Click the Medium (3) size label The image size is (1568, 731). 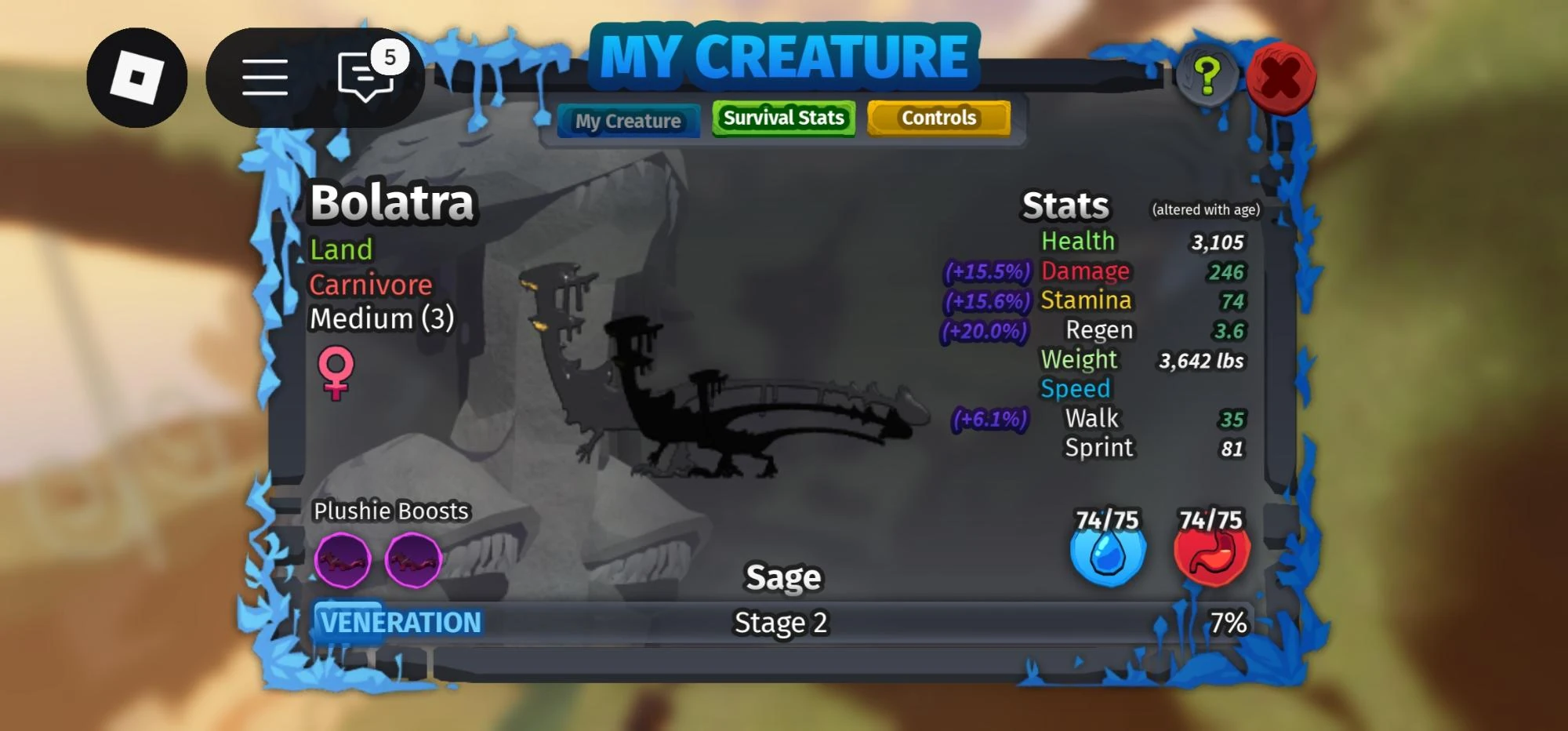click(380, 318)
